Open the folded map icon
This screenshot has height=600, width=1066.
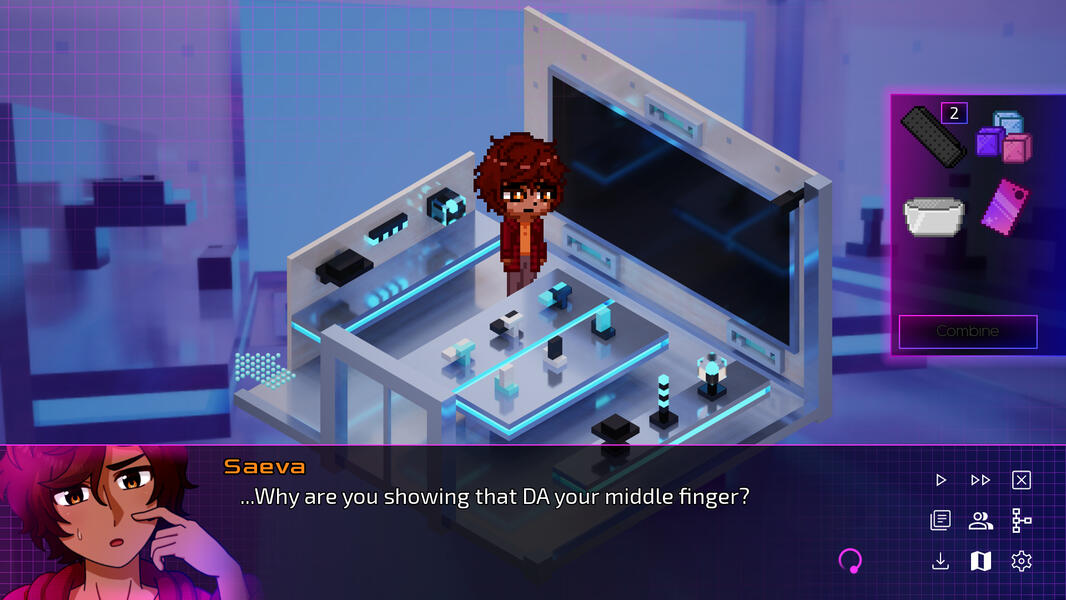click(980, 561)
